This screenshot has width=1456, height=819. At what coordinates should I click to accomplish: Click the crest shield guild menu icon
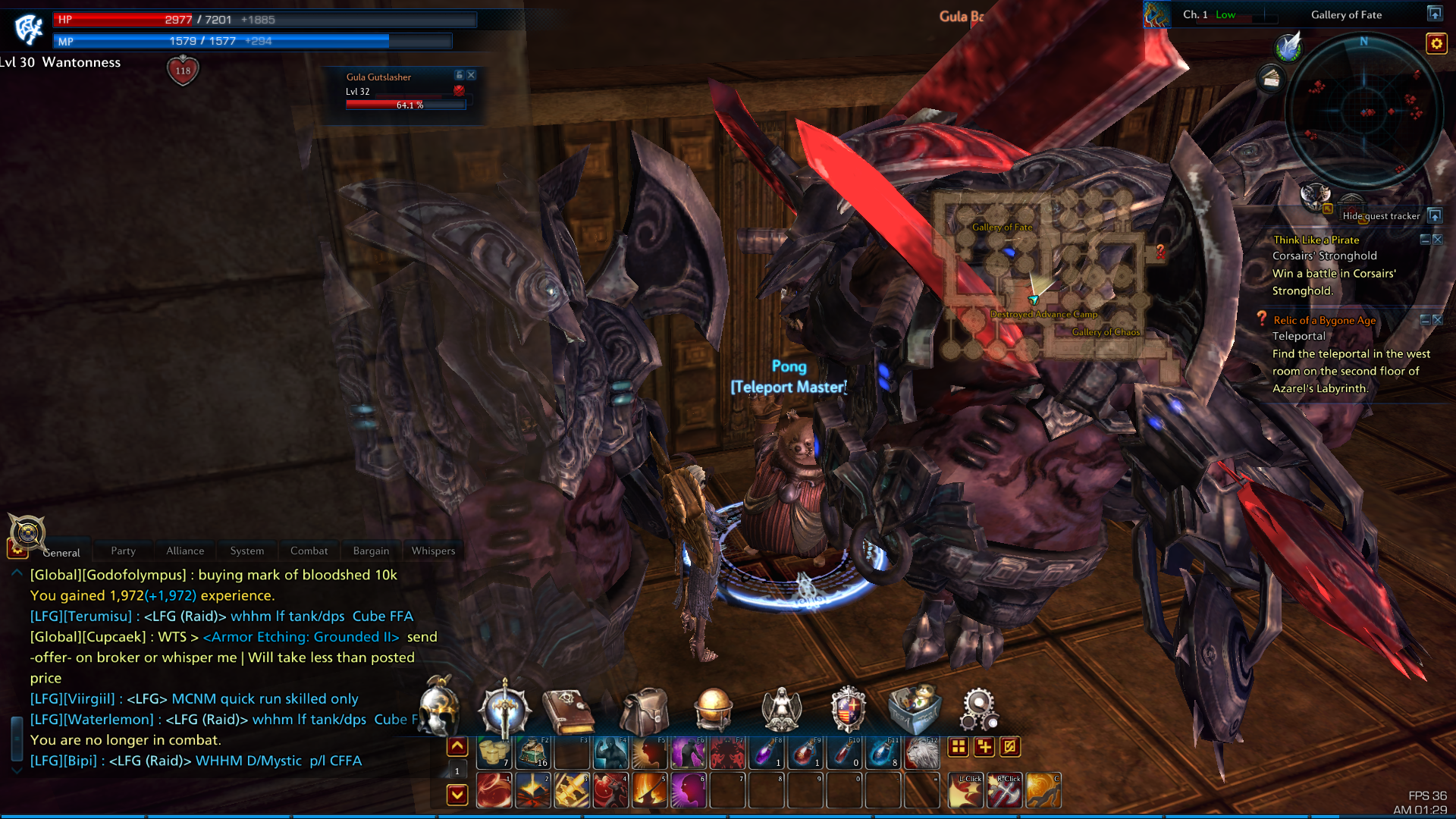pyautogui.click(x=848, y=711)
